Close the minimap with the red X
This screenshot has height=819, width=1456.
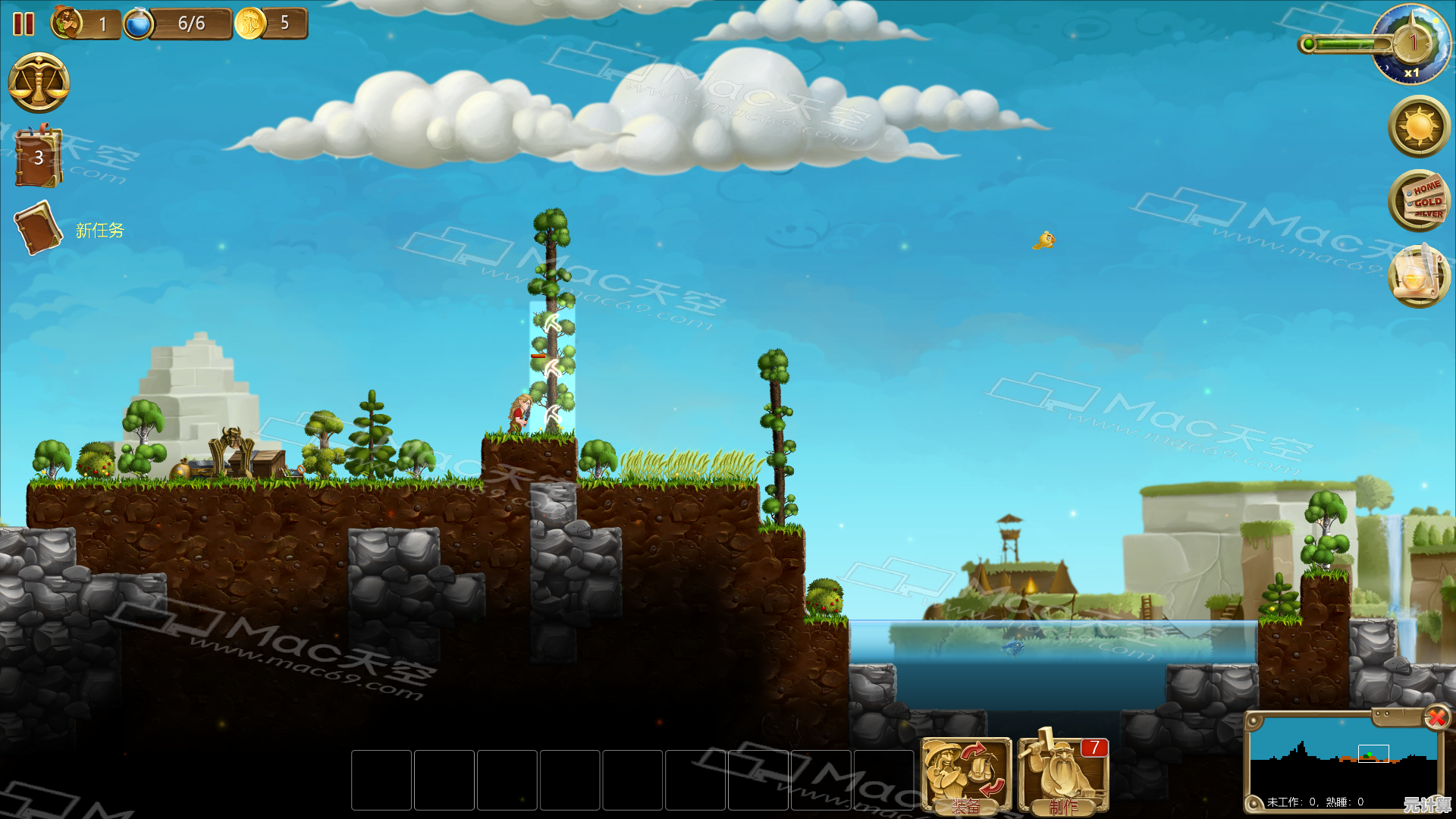coord(1436,717)
